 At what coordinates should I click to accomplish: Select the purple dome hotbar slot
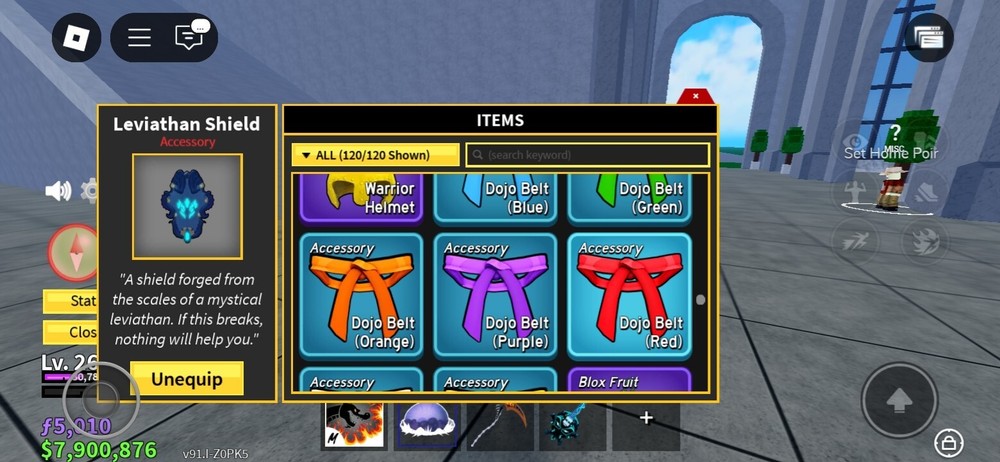pos(427,425)
